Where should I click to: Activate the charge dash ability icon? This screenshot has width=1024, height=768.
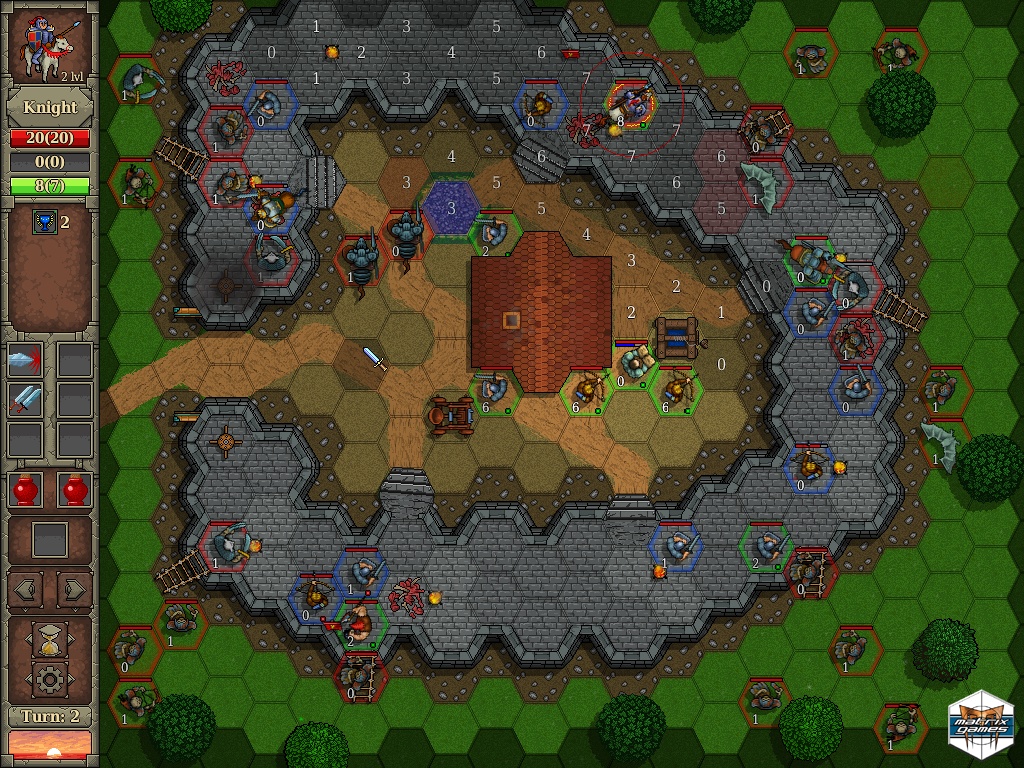pyautogui.click(x=25, y=360)
